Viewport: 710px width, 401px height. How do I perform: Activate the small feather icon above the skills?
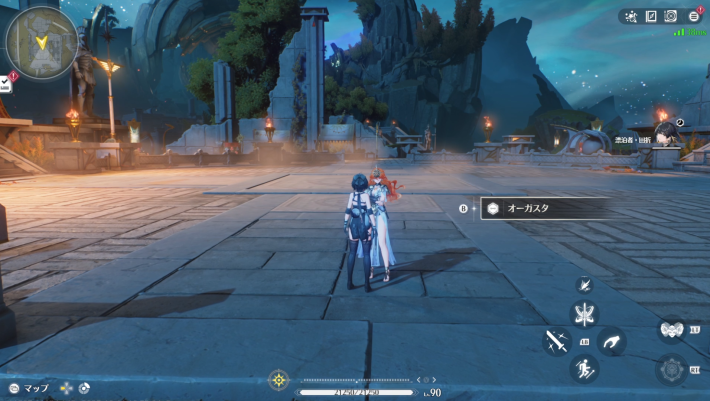coord(583,285)
